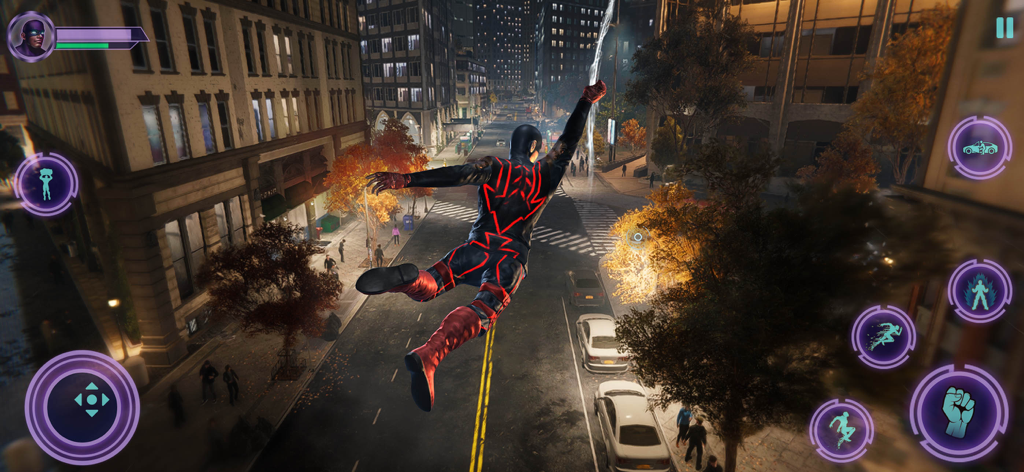Viewport: 1024px width, 472px height.
Task: Activate the power-up aura figure ability
Action: point(979,291)
